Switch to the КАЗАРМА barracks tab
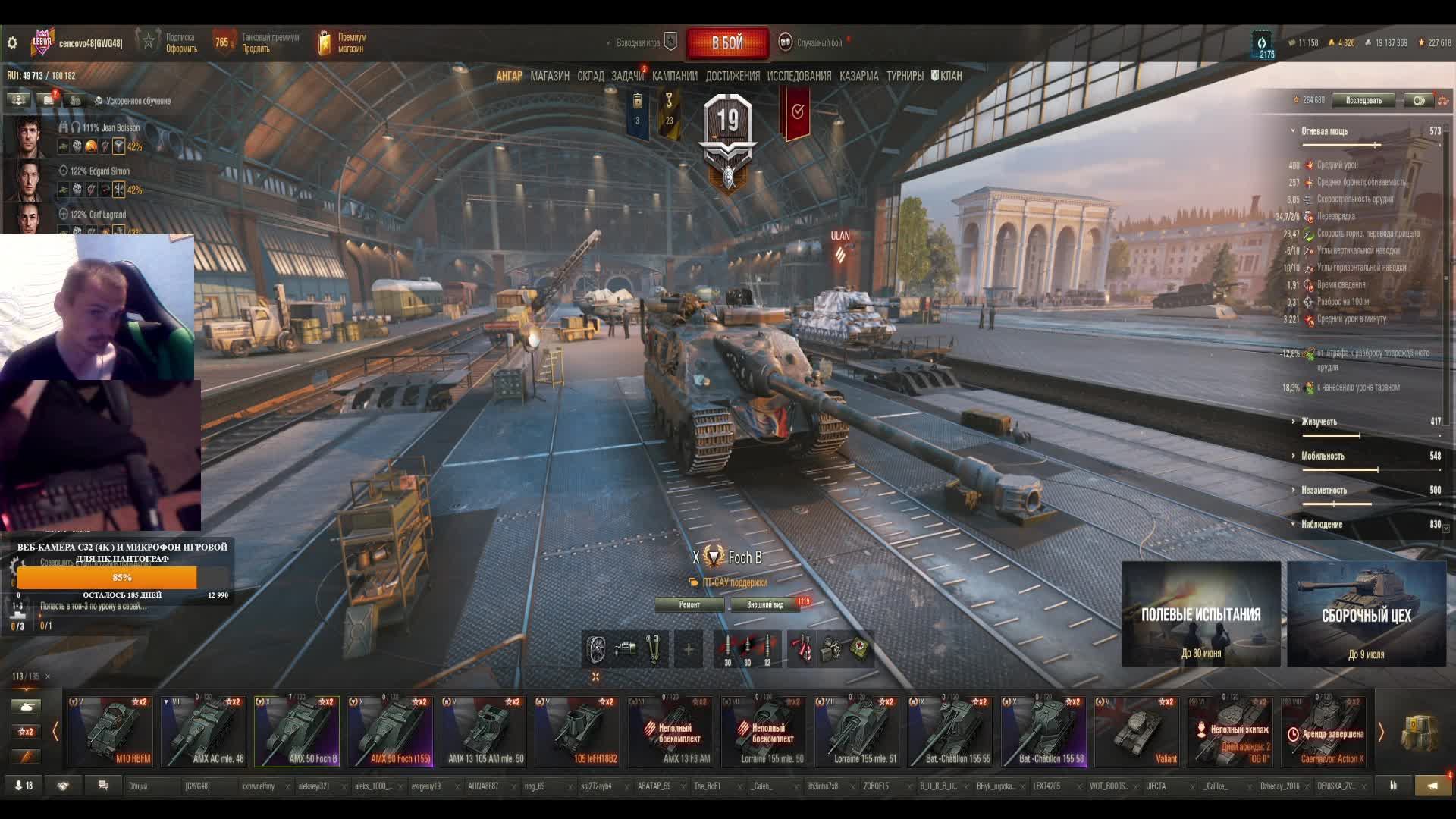The width and height of the screenshot is (1456, 819). pos(858,76)
